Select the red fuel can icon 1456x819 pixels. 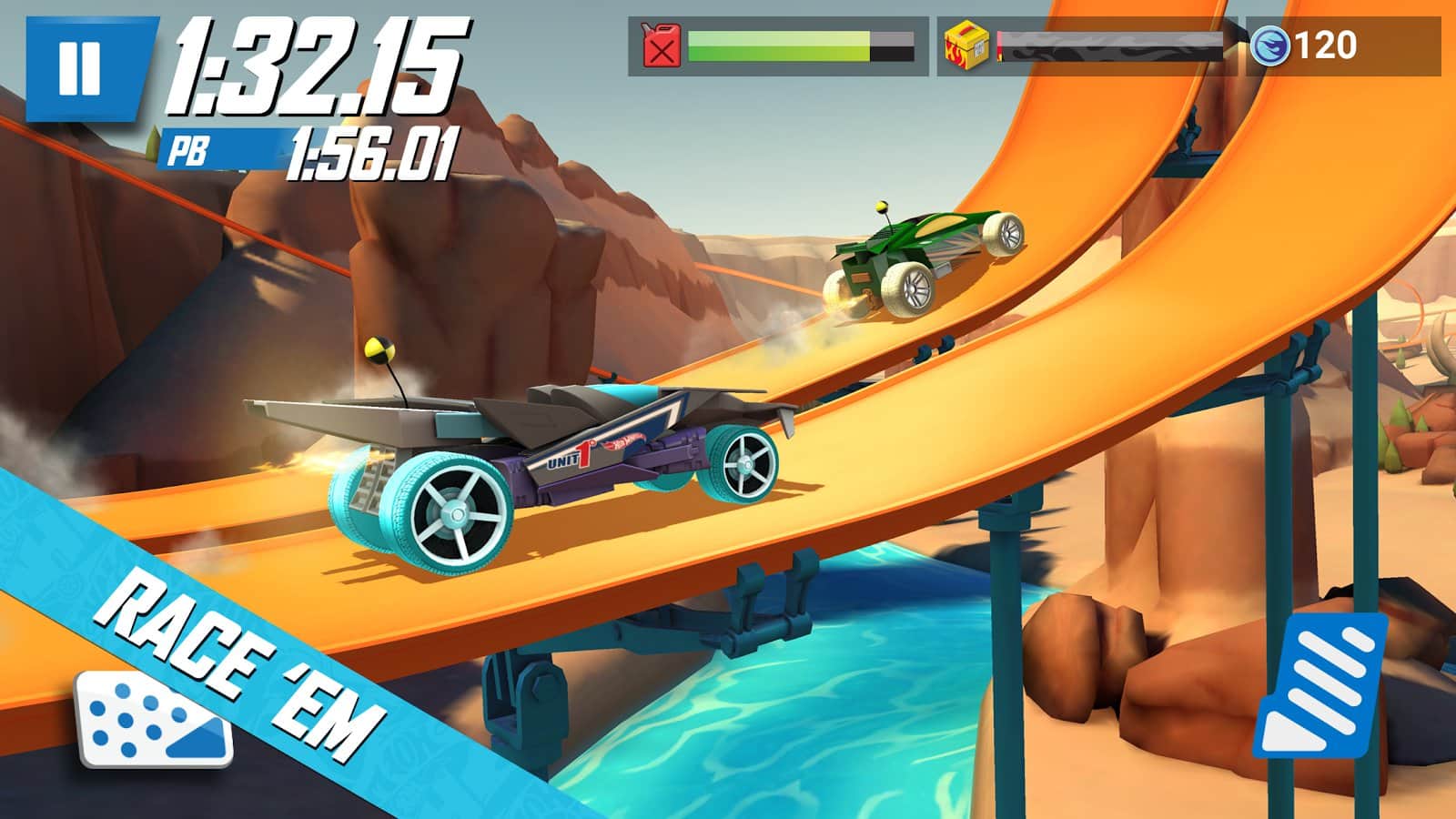click(661, 44)
